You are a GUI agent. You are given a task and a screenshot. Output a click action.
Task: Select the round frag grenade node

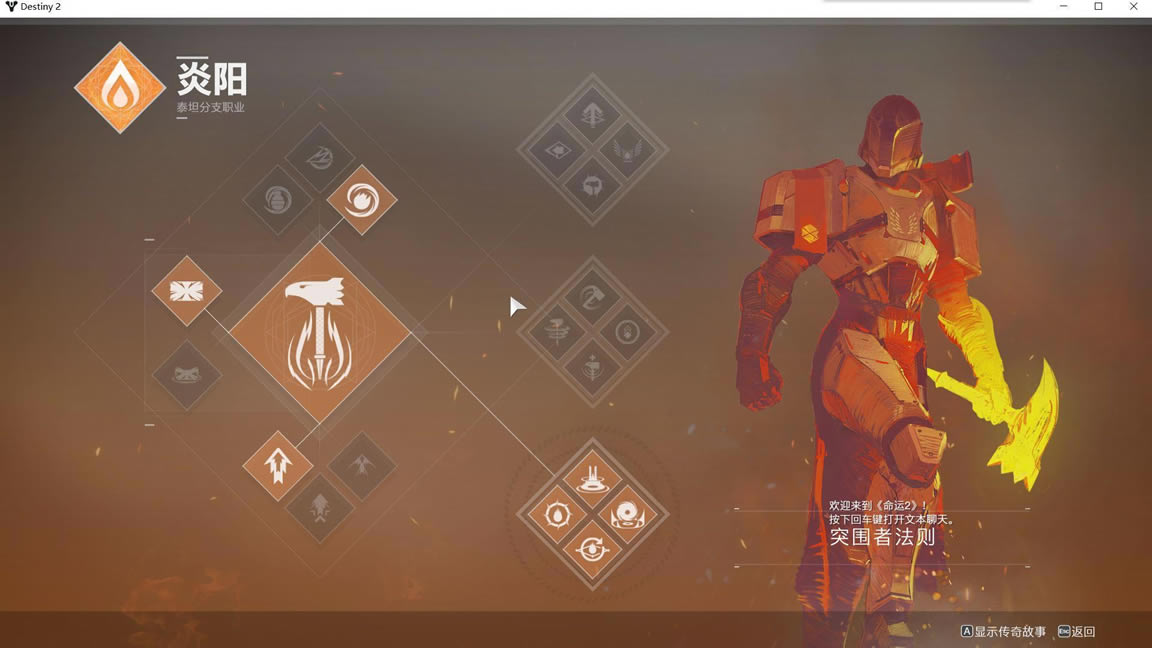click(278, 200)
